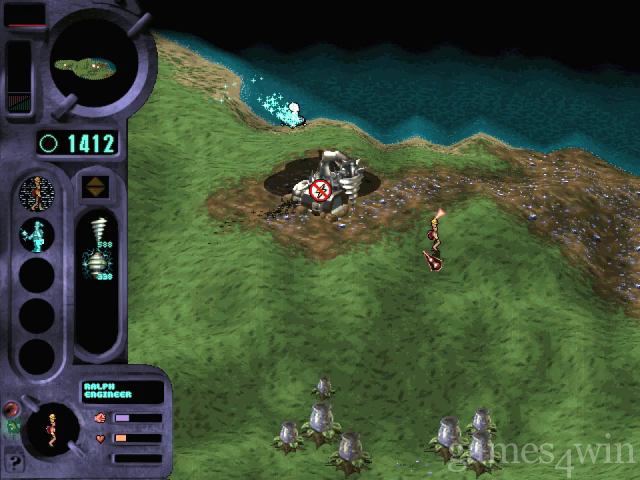Click the small red round button

[13, 408]
